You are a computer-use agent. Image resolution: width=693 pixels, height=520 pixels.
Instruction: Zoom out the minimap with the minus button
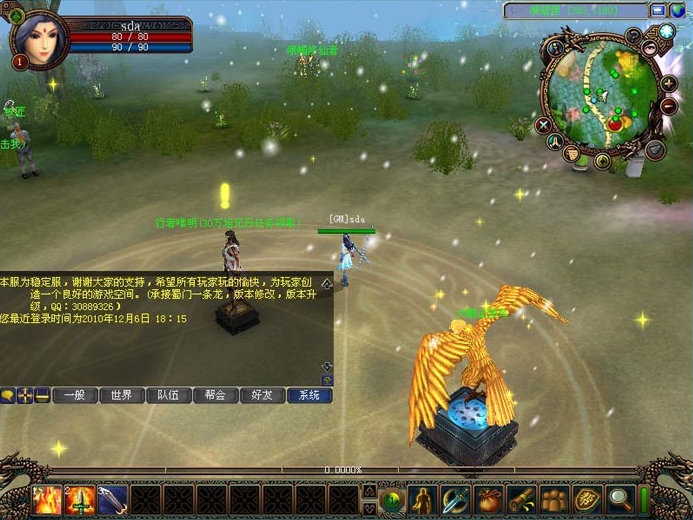tap(668, 105)
